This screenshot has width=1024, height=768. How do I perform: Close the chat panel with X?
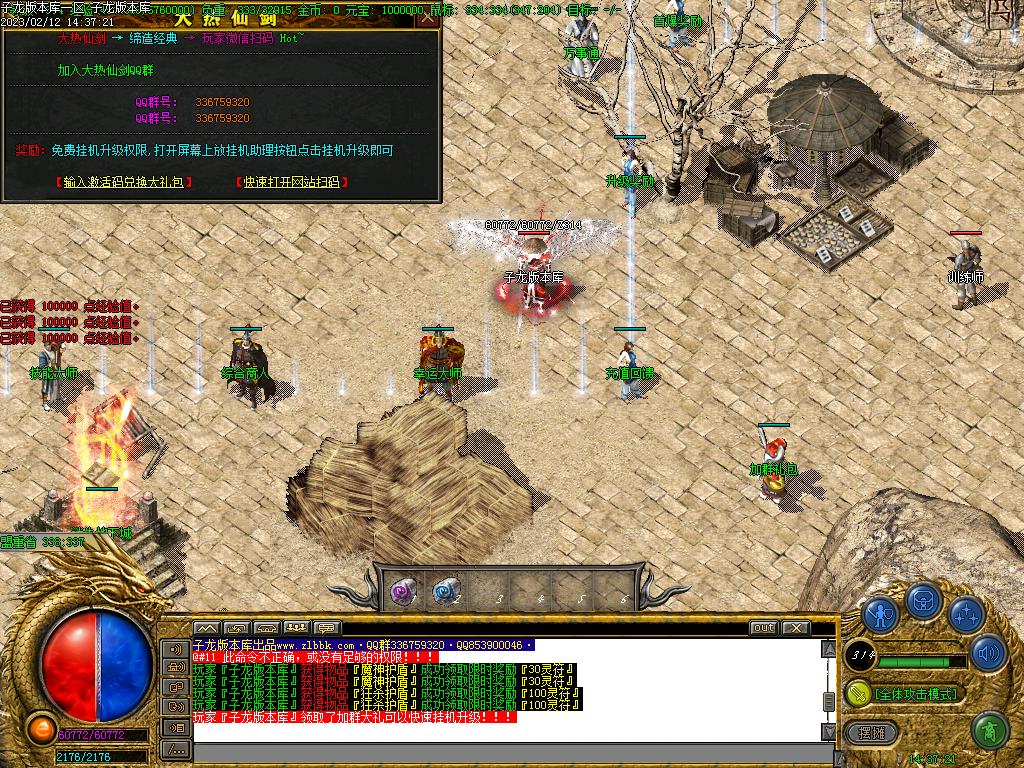tap(795, 628)
